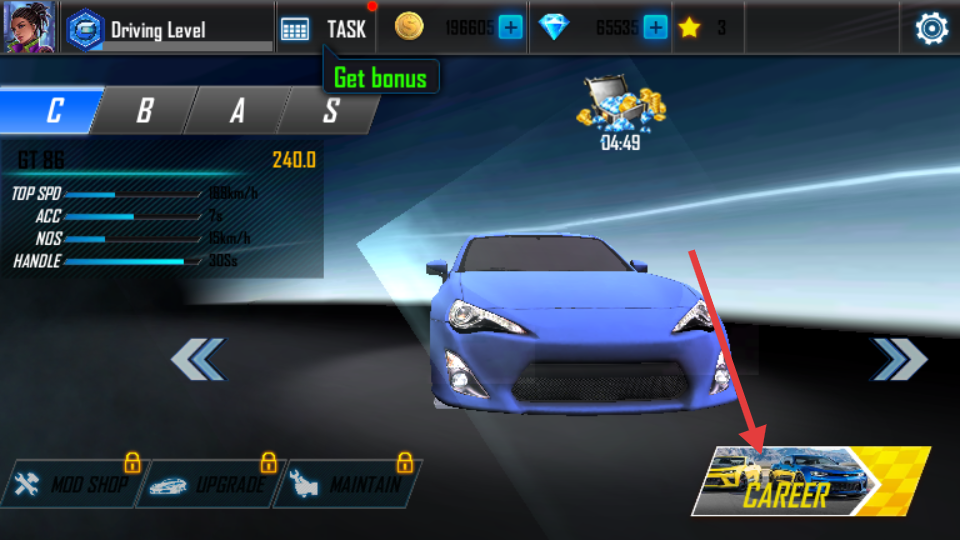Screen dimensions: 960x540
Task: Buy more diamonds with plus button
Action: (655, 28)
